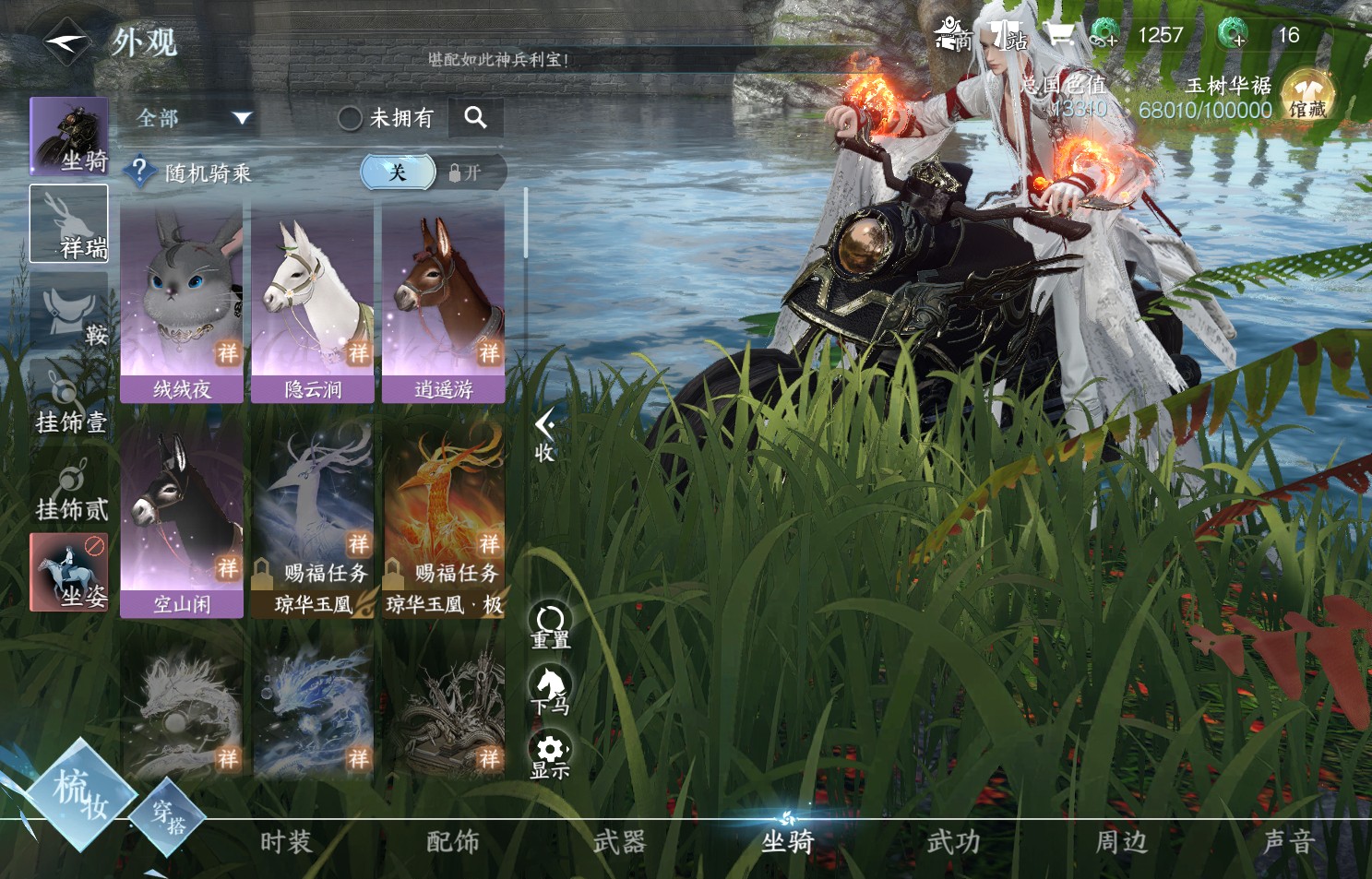Collapse the panel with the 收 arrow

(x=544, y=434)
